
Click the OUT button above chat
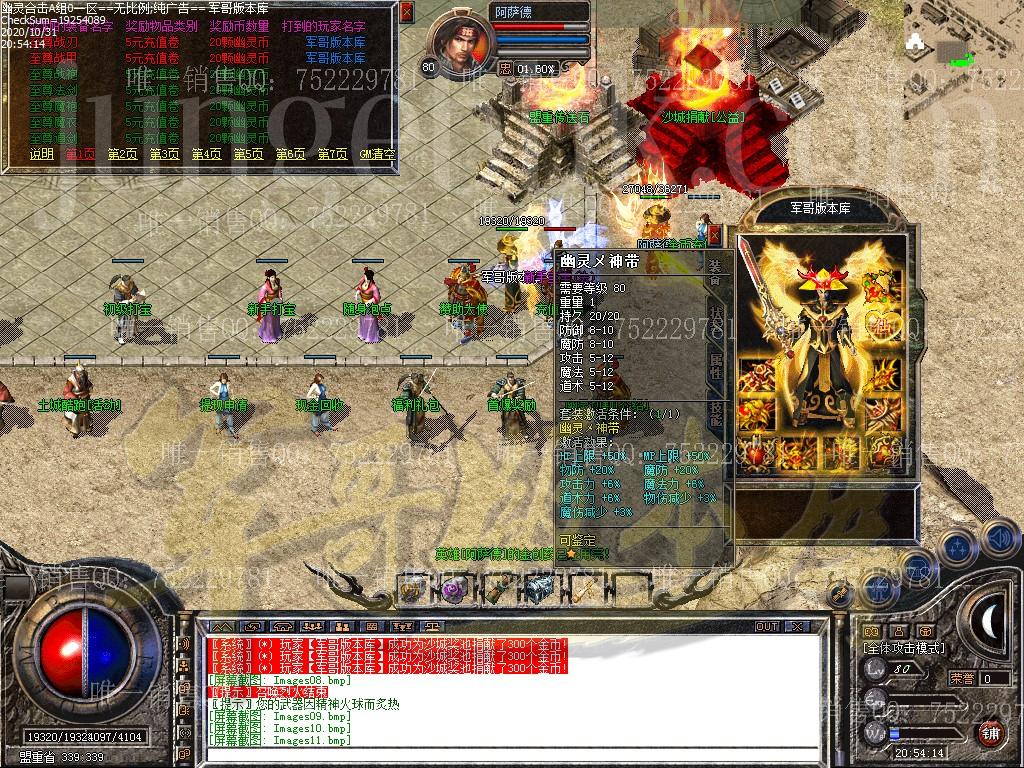coord(767,626)
